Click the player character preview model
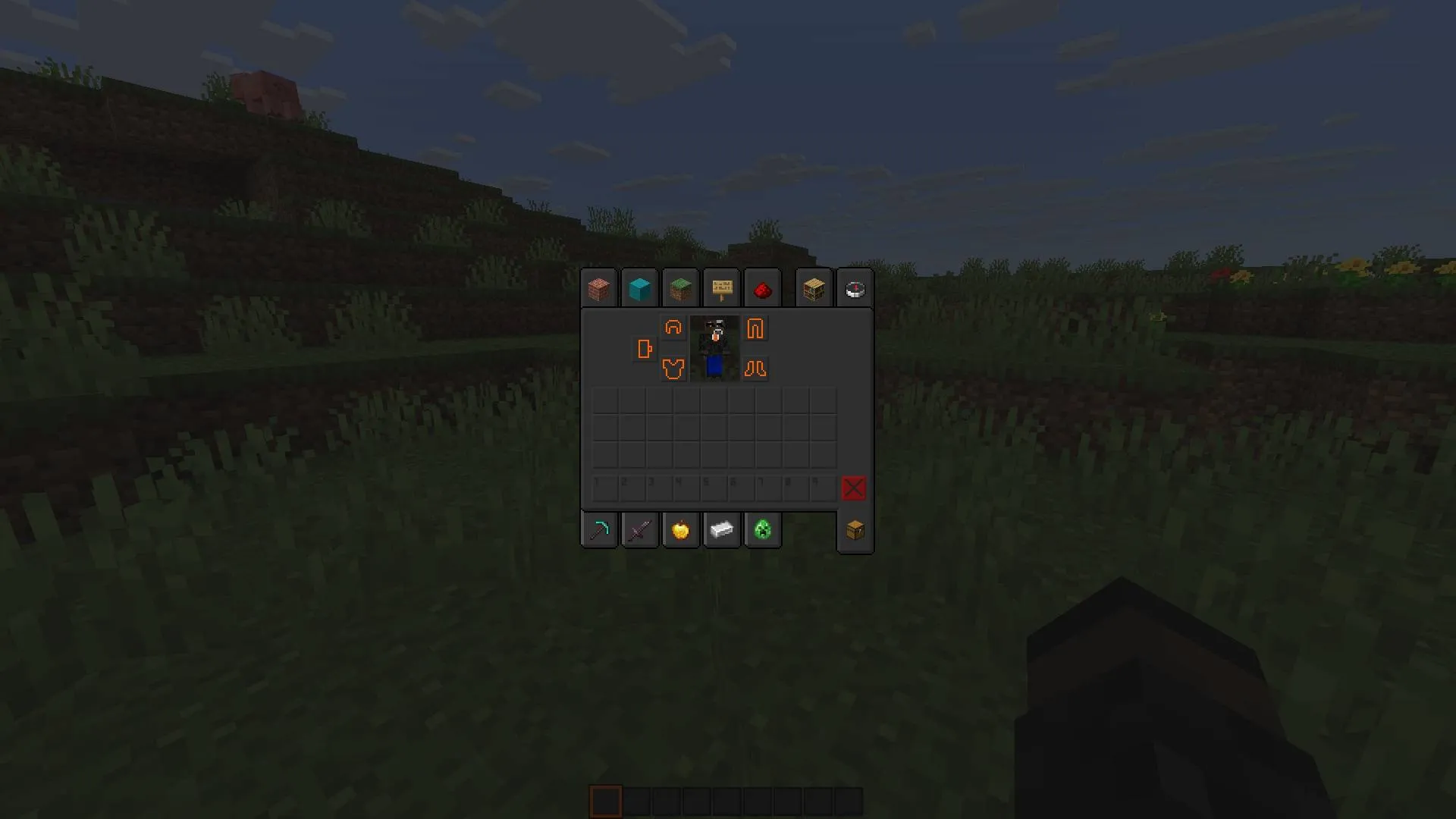The image size is (1456, 819). 714,347
